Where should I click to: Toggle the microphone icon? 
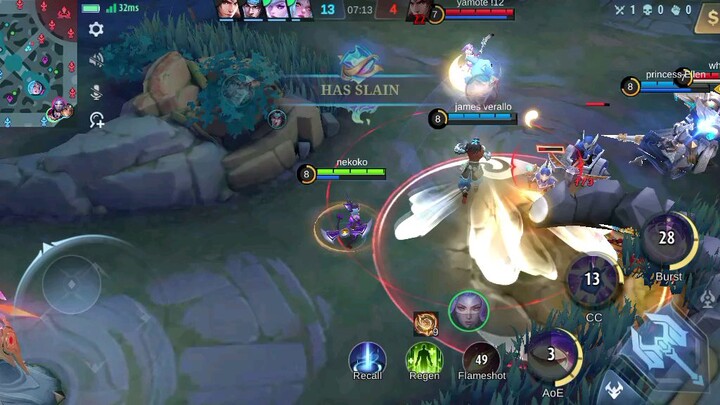[x=96, y=91]
